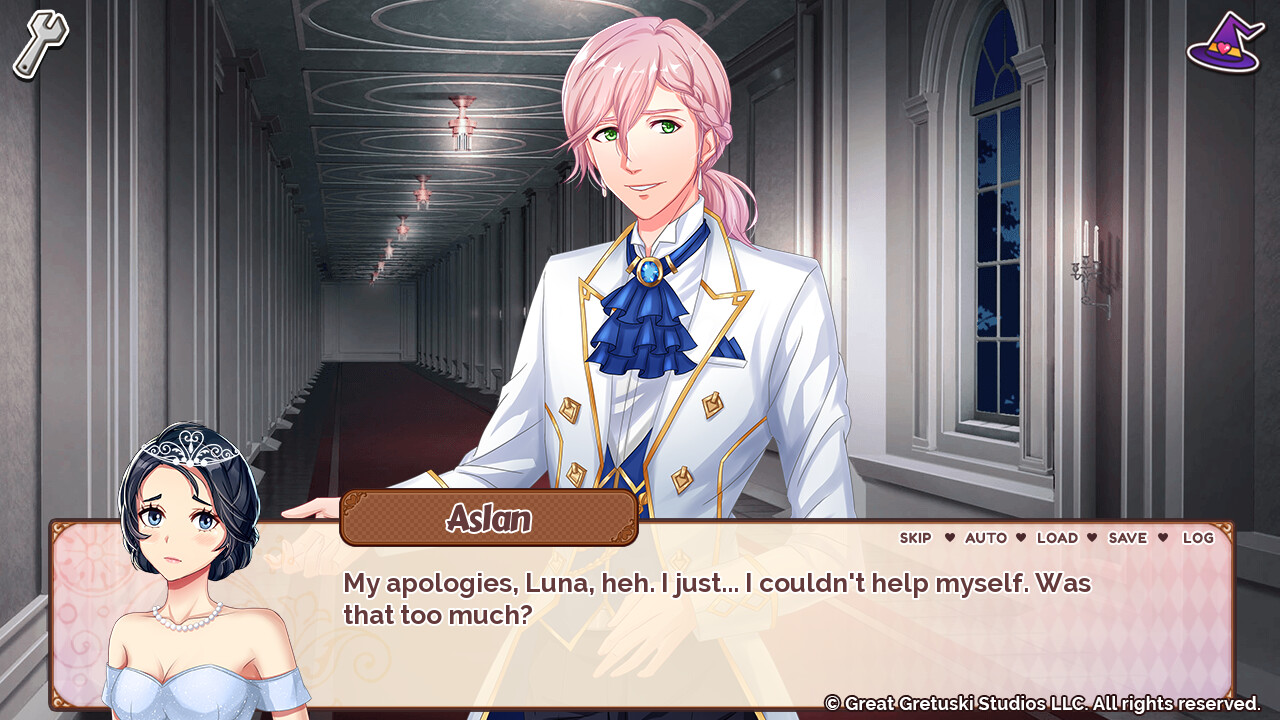The height and width of the screenshot is (720, 1280).
Task: Click the heart icon between AUTO and LOAD
Action: 1023,538
